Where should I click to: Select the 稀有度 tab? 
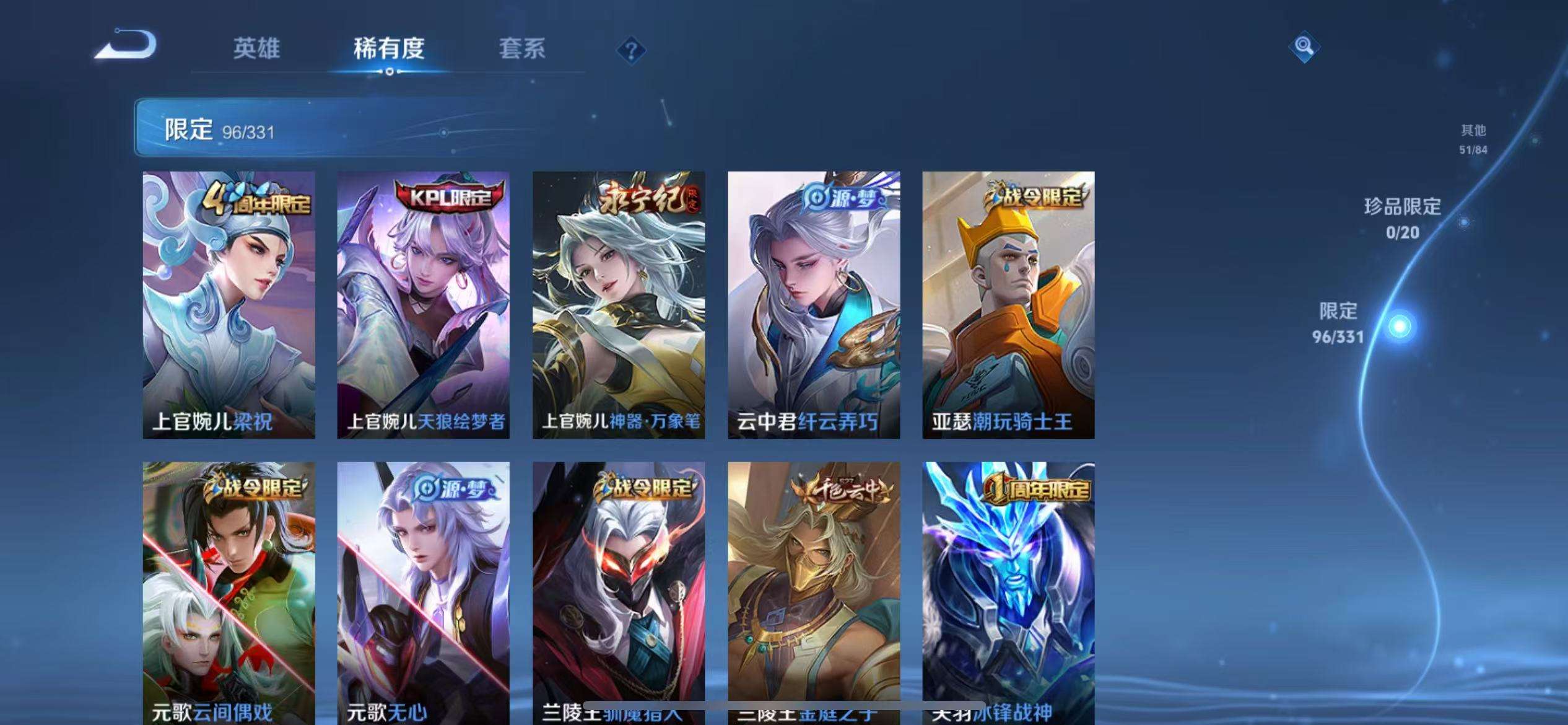click(390, 50)
